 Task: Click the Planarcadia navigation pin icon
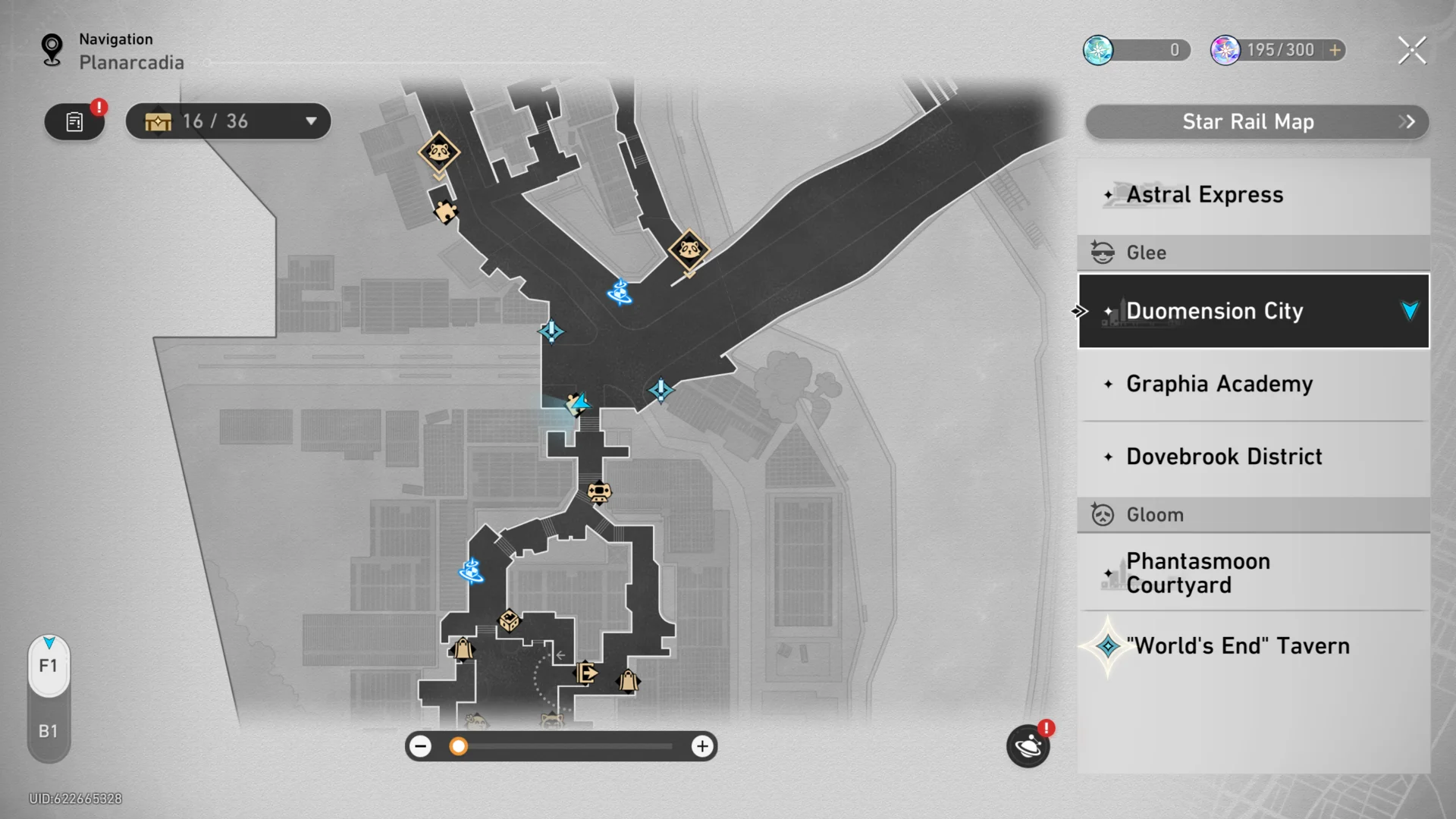tap(51, 49)
